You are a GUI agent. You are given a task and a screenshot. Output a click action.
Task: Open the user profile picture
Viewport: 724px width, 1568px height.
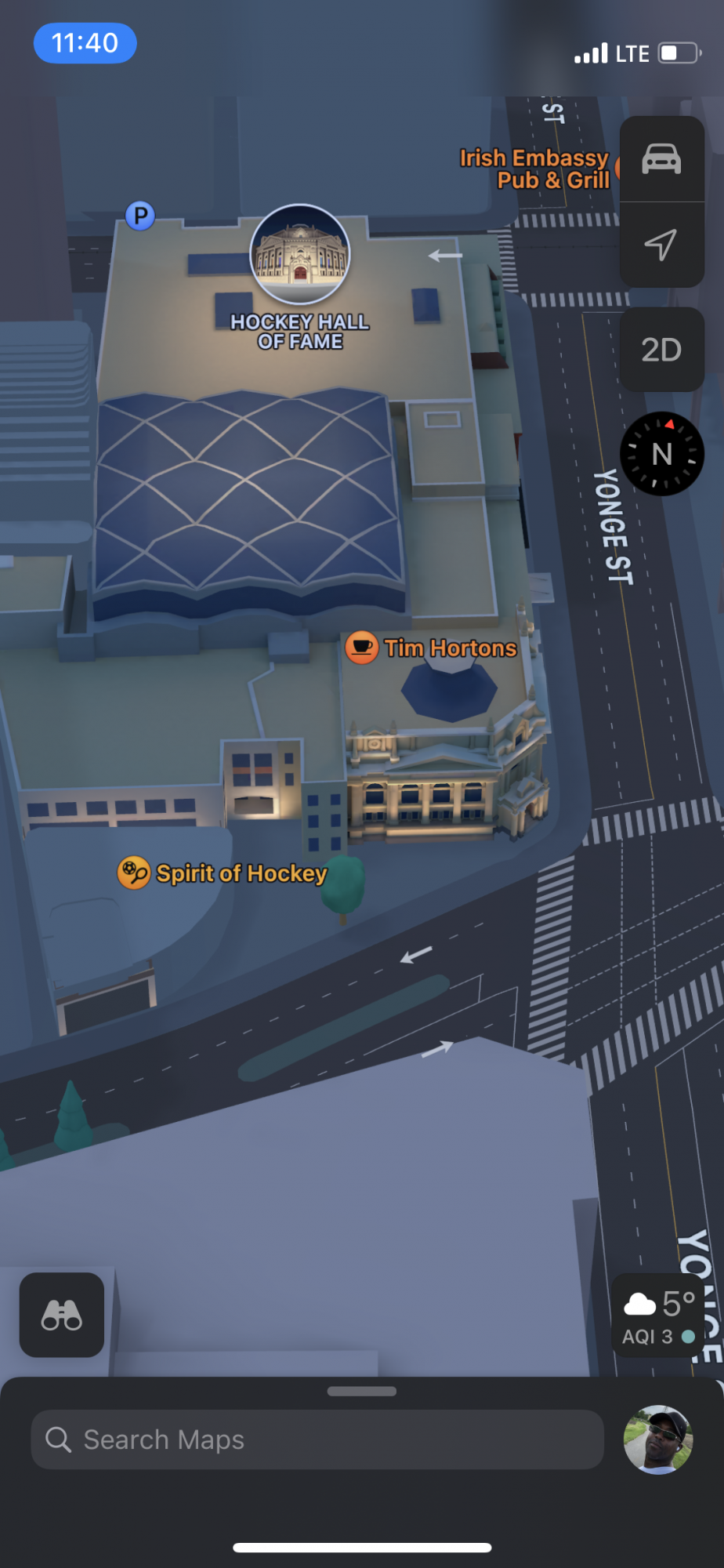tap(658, 1439)
